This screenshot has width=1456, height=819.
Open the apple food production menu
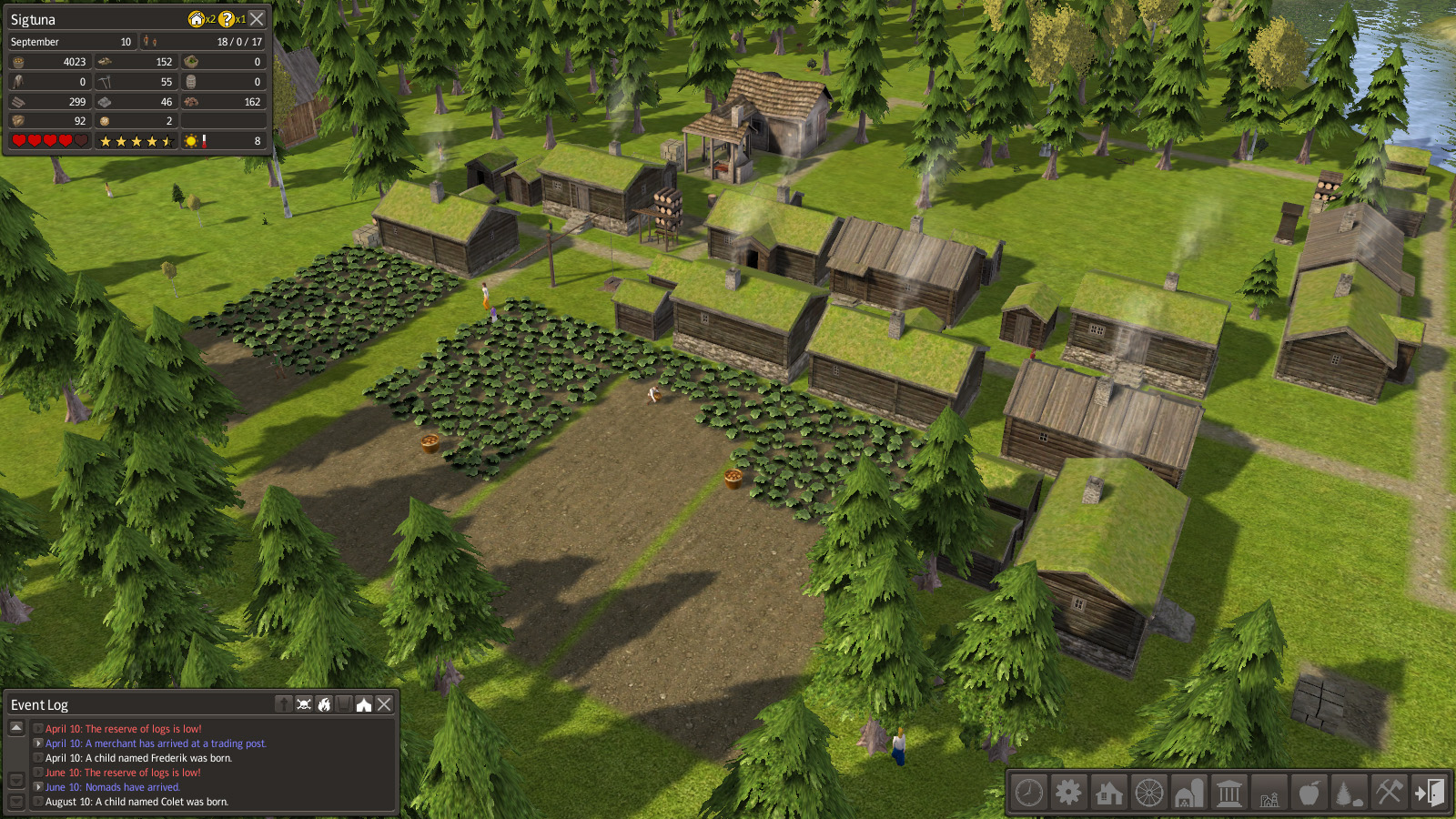click(x=1309, y=793)
